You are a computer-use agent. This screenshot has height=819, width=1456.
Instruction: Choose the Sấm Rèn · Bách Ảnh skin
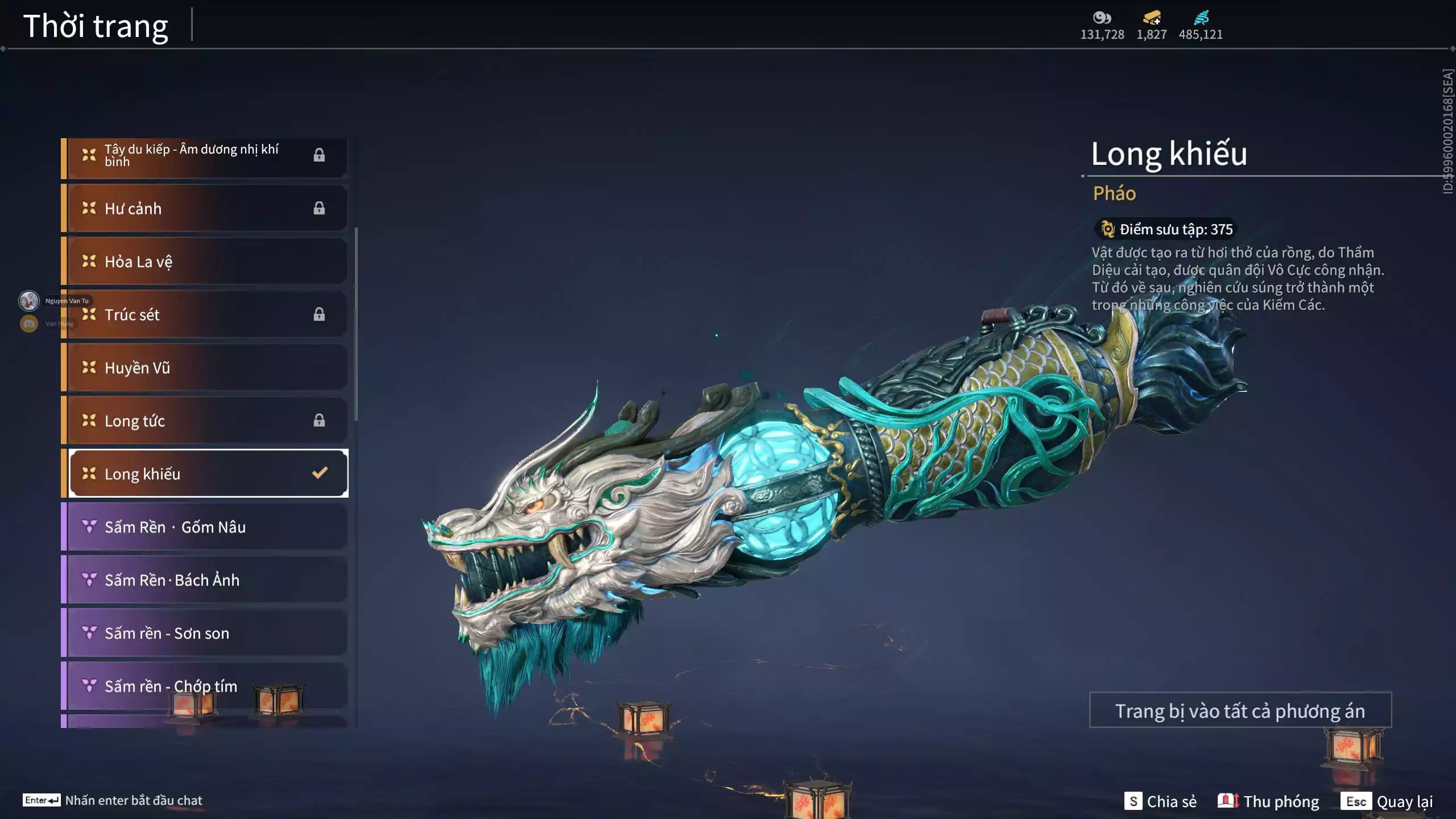(205, 580)
